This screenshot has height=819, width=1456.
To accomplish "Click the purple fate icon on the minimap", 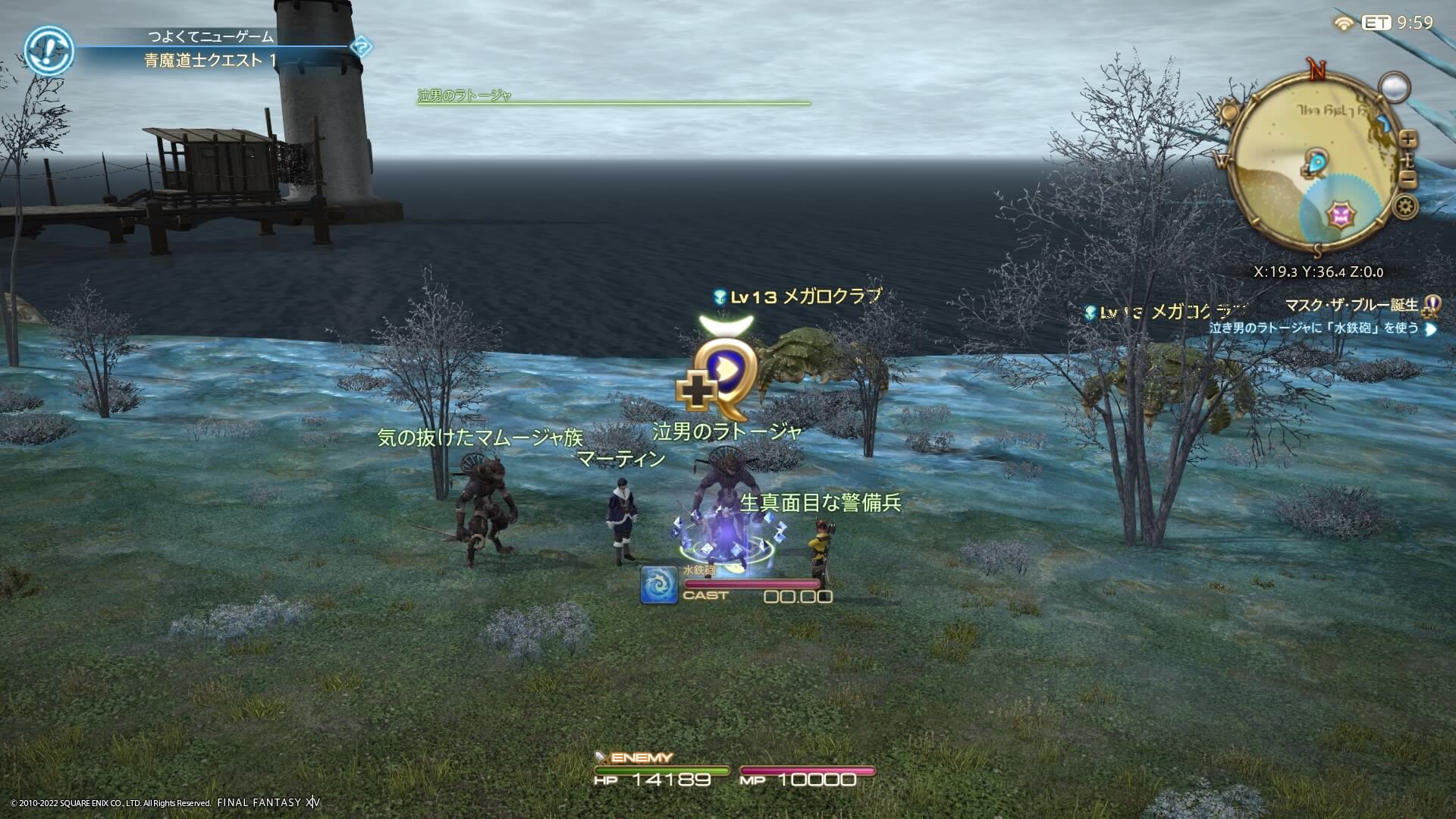I will pyautogui.click(x=1341, y=214).
